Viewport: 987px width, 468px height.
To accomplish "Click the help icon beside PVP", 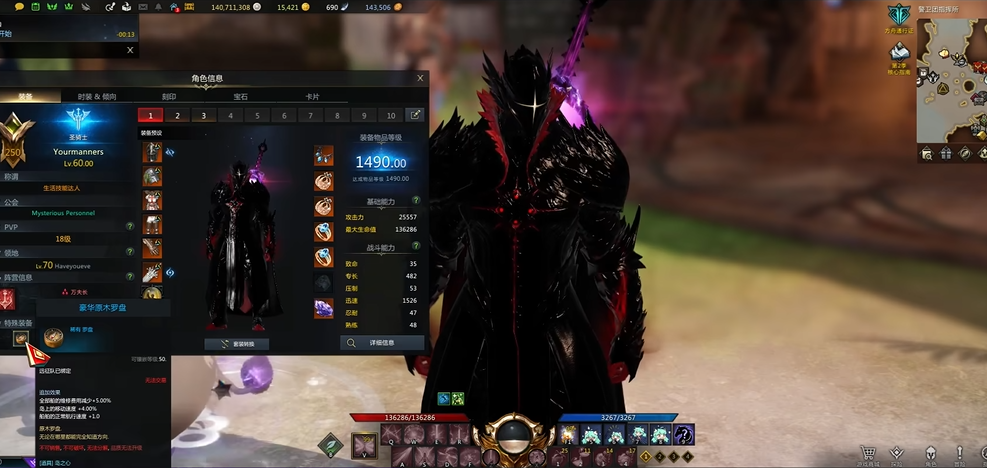I will coord(130,226).
